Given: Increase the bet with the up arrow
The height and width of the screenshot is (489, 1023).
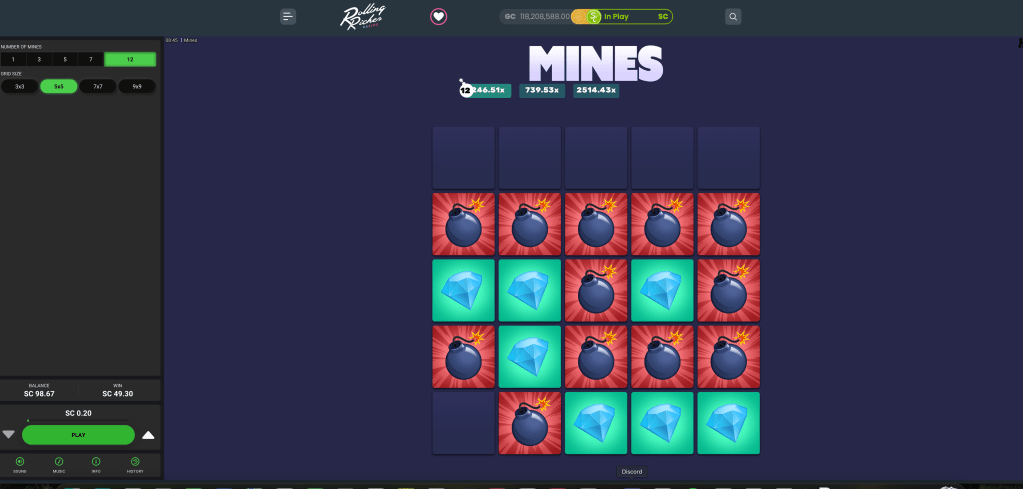Looking at the screenshot, I should pyautogui.click(x=148, y=435).
